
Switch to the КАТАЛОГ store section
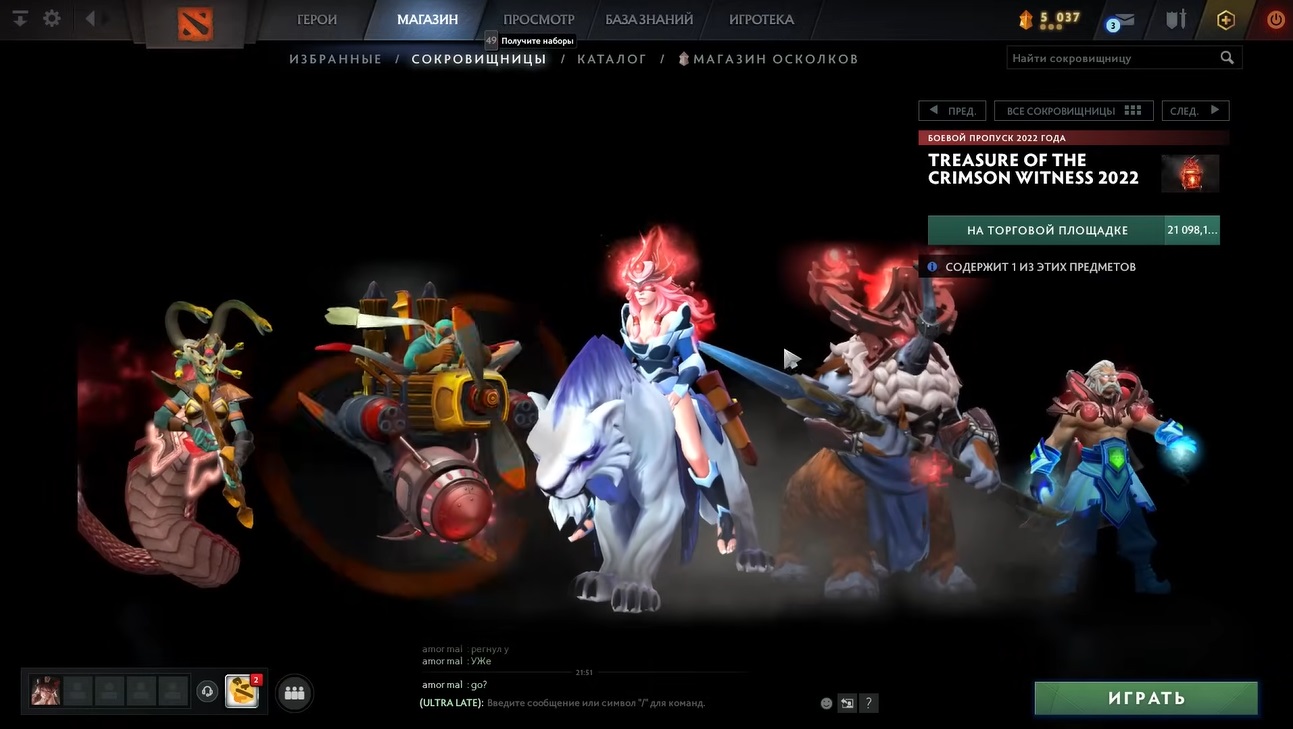point(612,59)
